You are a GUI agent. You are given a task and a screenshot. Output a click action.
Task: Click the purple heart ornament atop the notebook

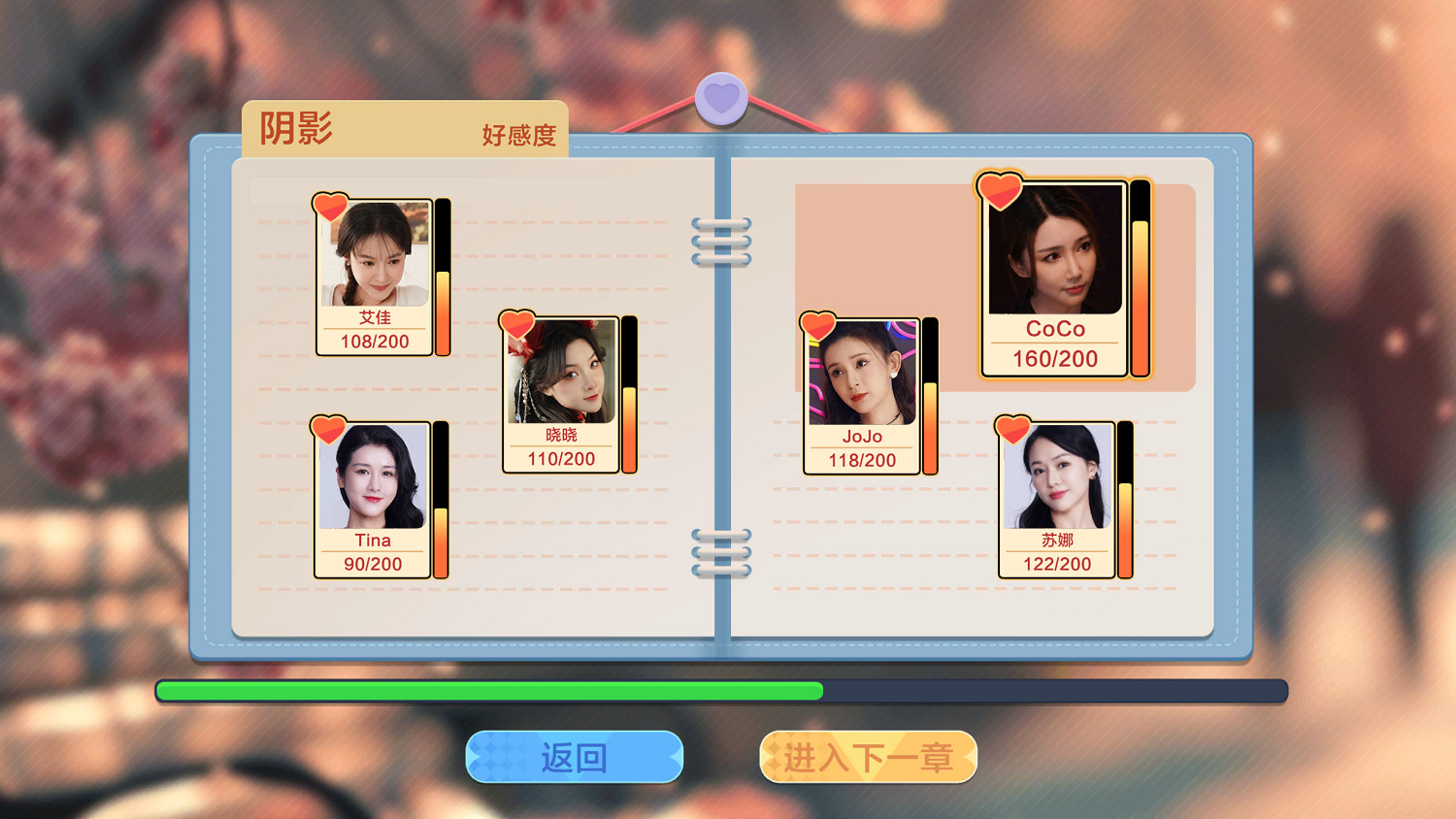[x=722, y=97]
